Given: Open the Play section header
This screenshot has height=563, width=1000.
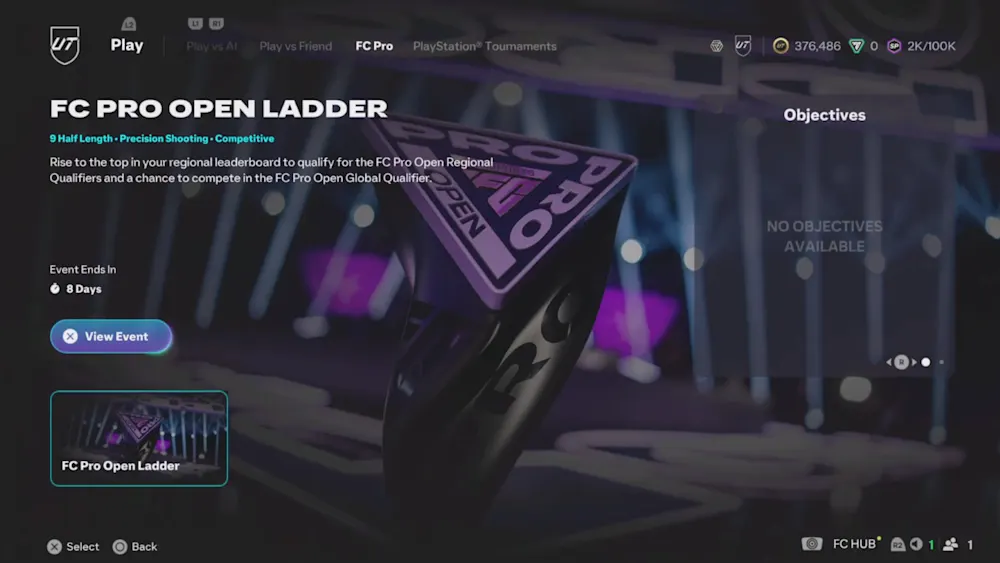Looking at the screenshot, I should point(127,45).
